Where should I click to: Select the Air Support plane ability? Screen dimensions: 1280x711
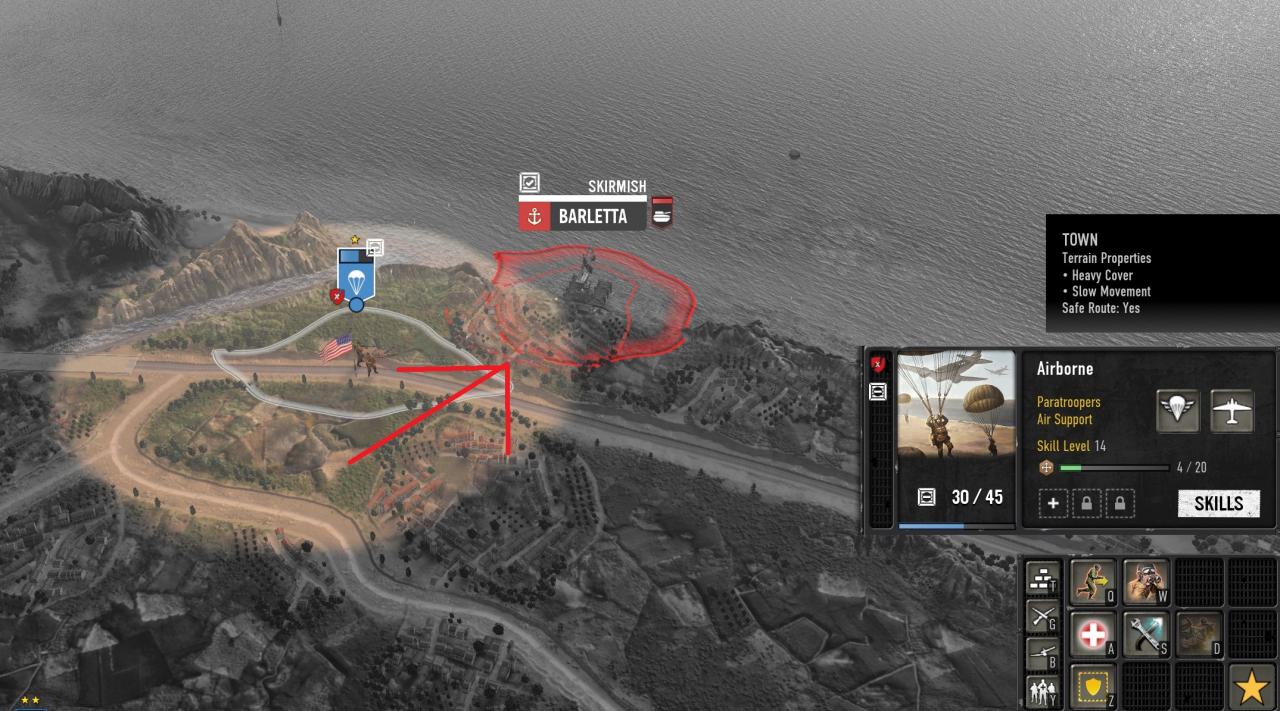(1232, 411)
